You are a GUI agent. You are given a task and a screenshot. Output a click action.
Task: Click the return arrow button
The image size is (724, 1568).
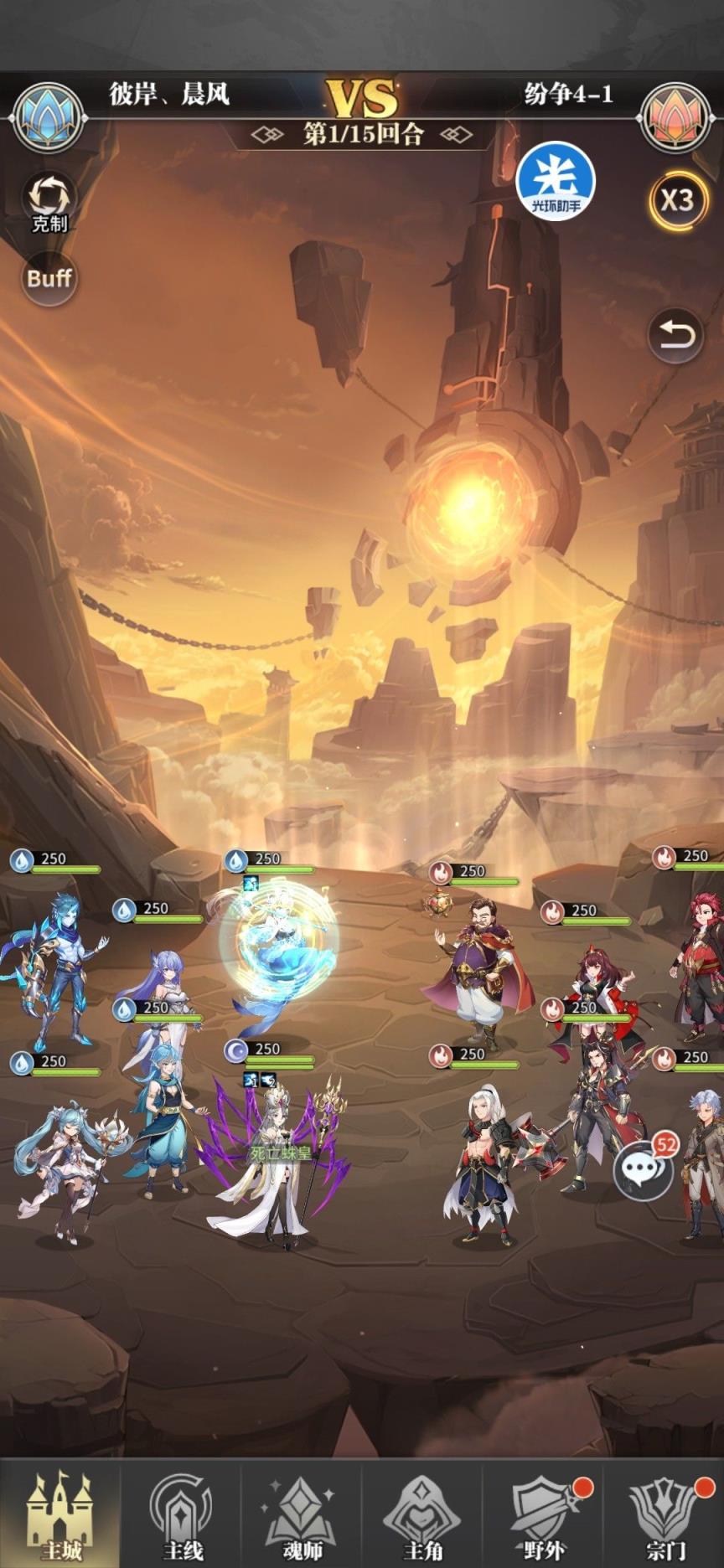tap(675, 336)
